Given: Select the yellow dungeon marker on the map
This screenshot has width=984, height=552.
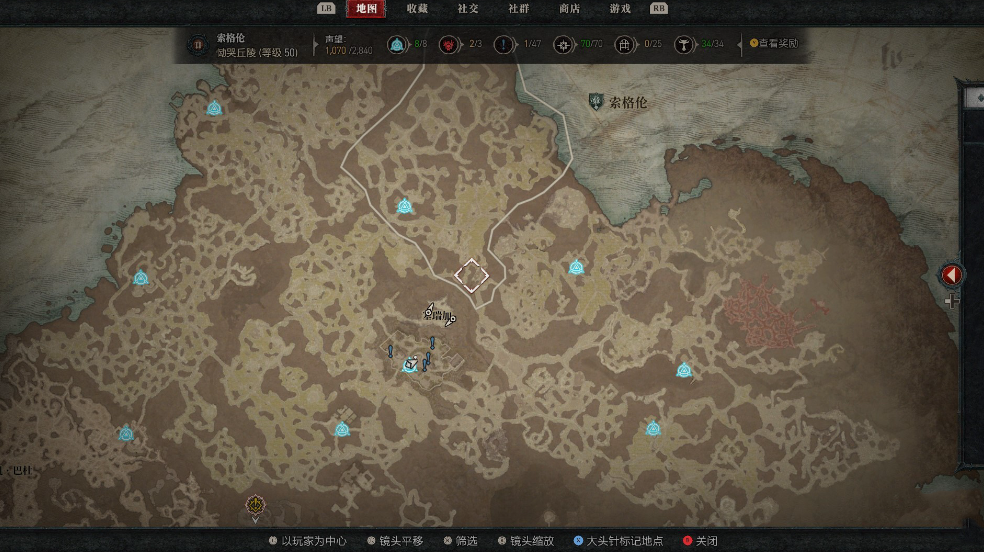Looking at the screenshot, I should point(255,505).
